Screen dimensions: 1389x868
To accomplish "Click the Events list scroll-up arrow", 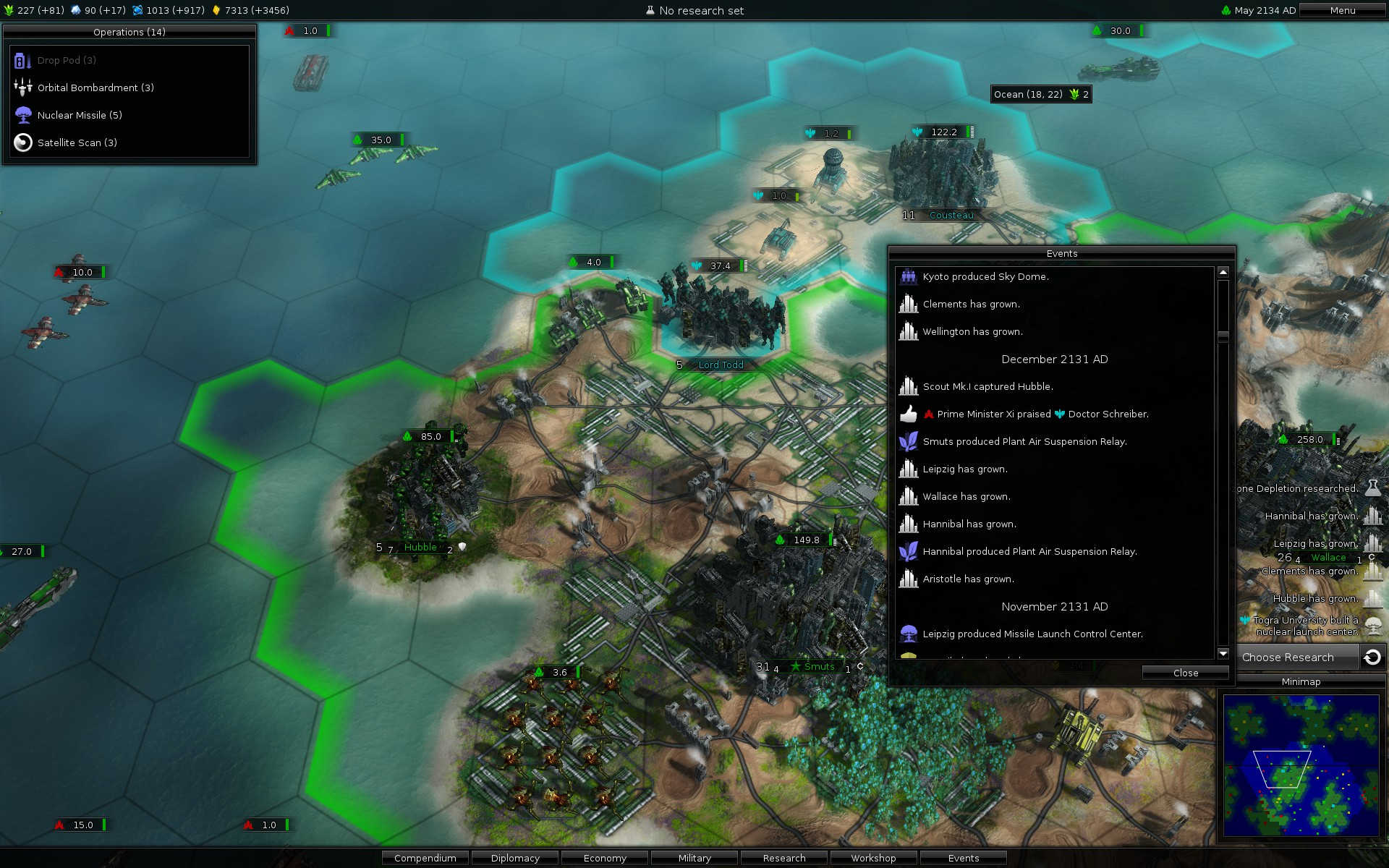I will pyautogui.click(x=1223, y=272).
